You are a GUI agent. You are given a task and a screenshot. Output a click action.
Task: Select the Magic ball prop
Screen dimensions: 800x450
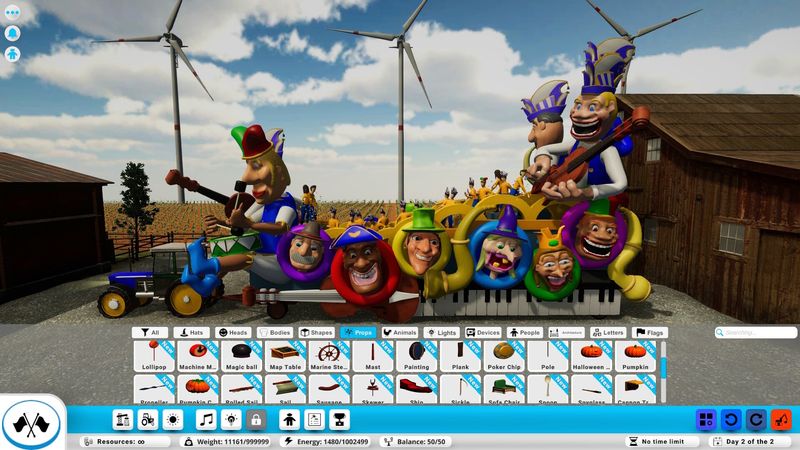point(241,356)
